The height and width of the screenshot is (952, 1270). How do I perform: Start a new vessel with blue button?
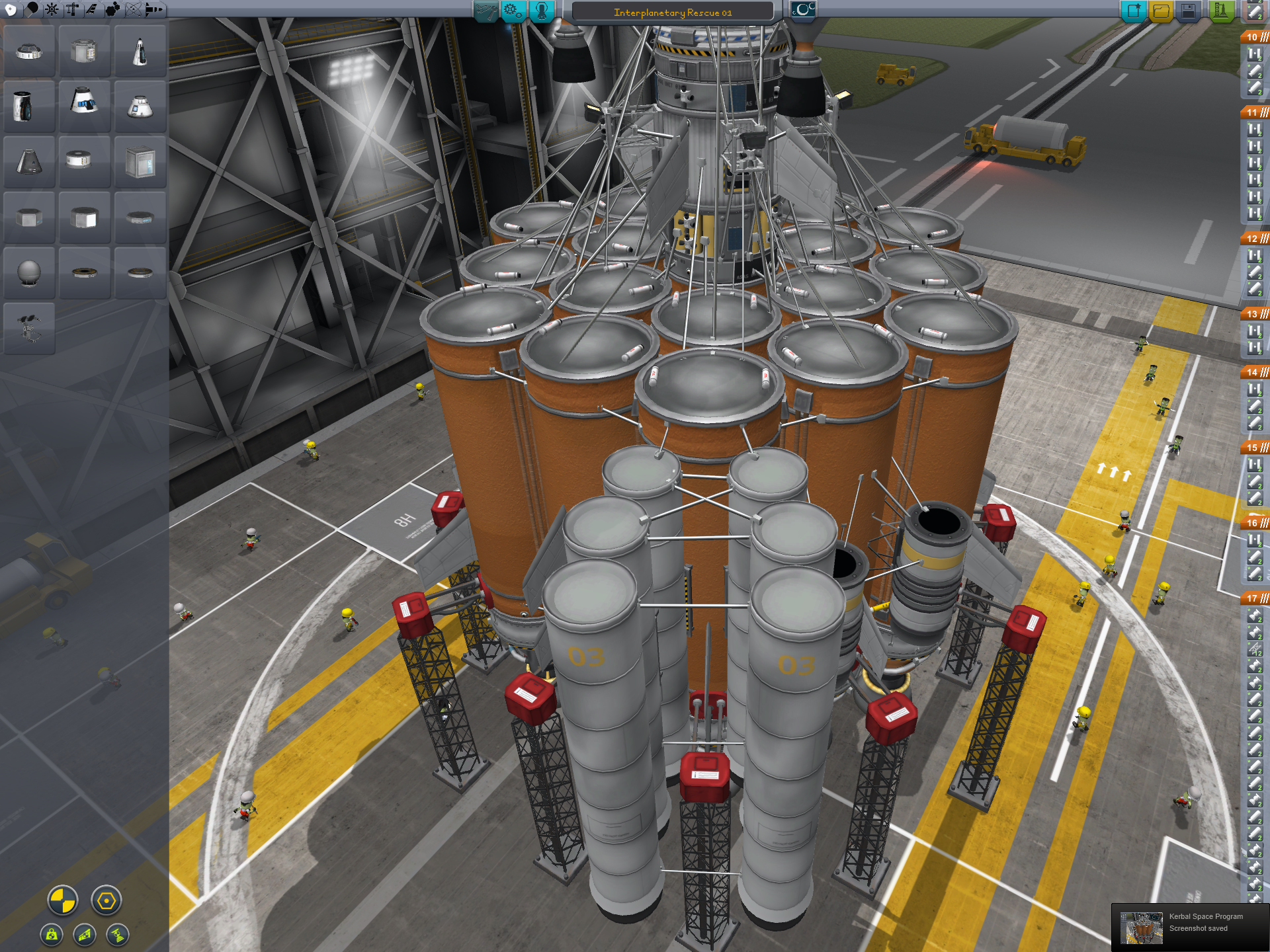(x=1133, y=11)
